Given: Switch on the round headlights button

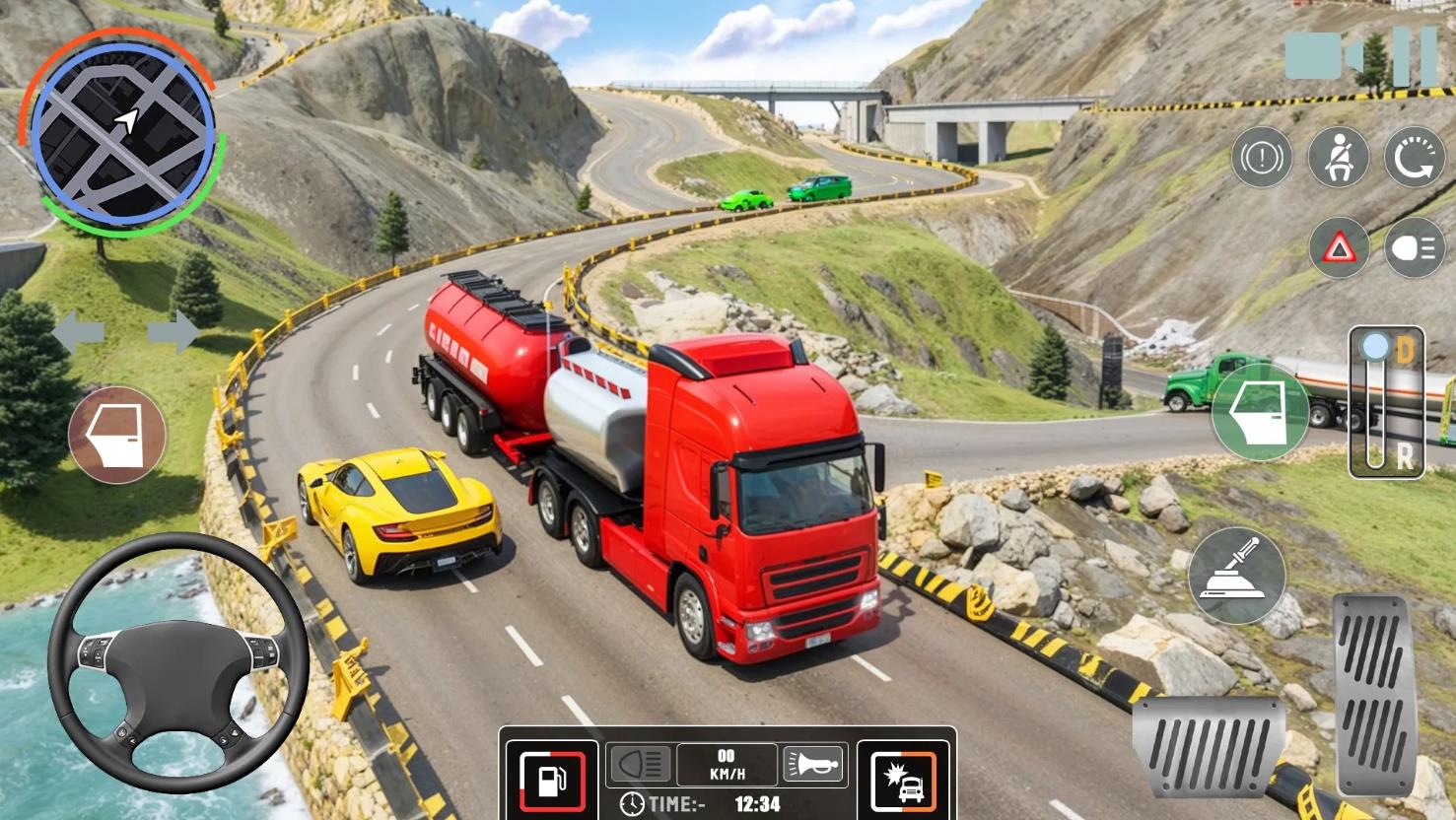Looking at the screenshot, I should (1415, 247).
